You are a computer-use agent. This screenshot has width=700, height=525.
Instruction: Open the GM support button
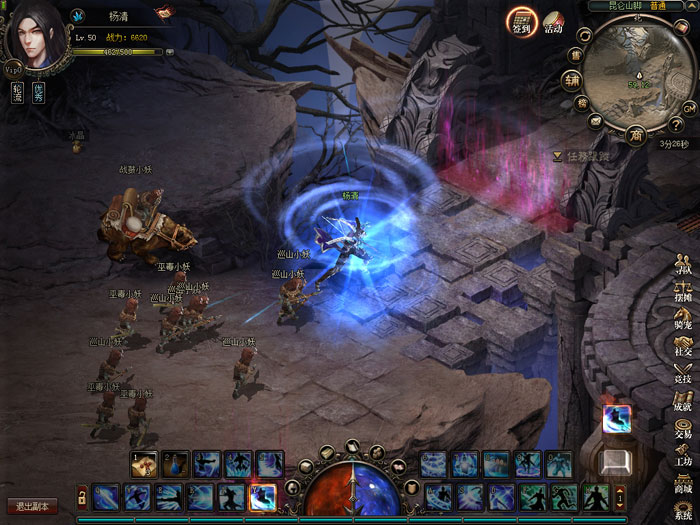pos(689,107)
